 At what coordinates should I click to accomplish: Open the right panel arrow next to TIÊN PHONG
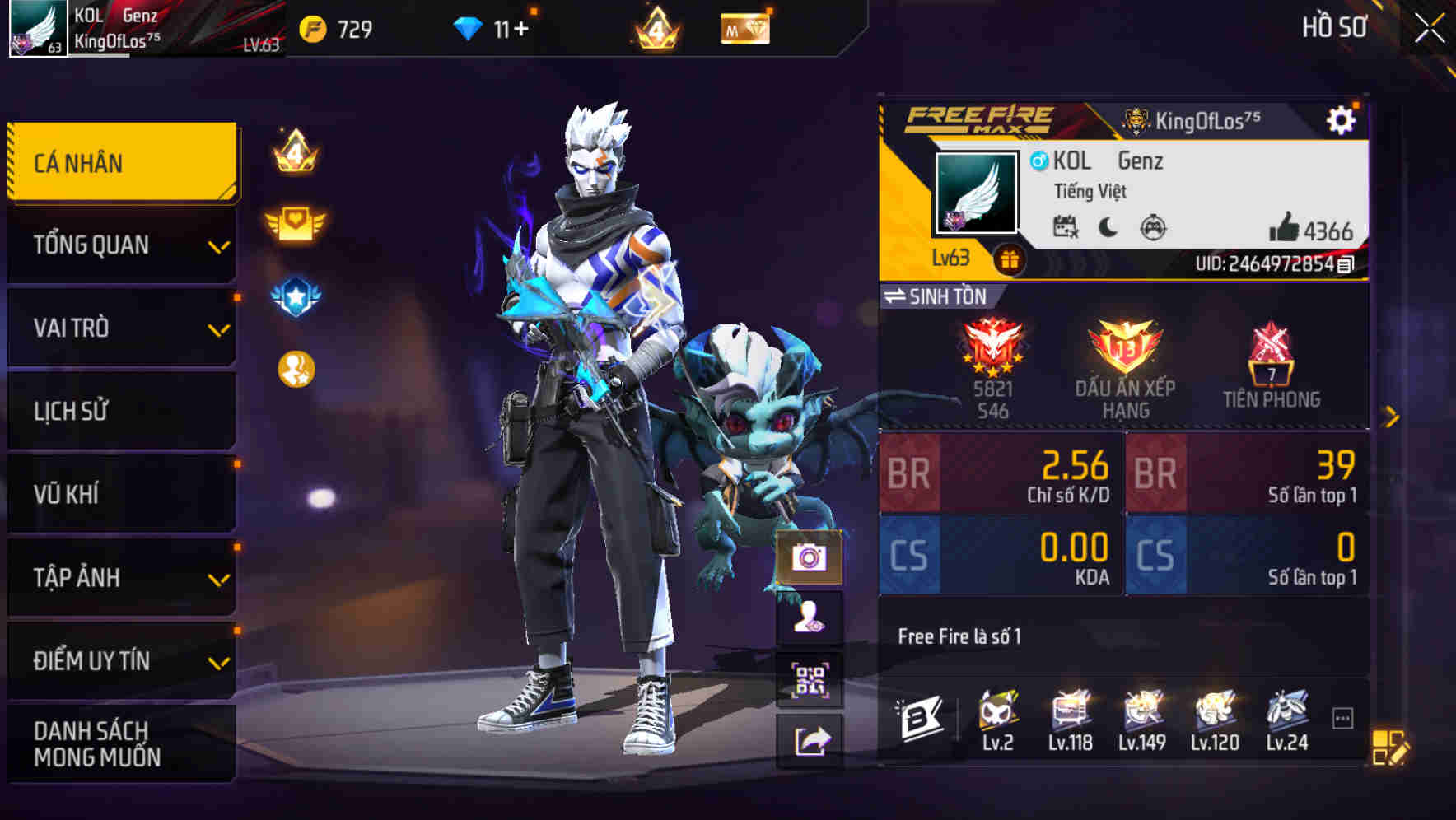tap(1390, 416)
